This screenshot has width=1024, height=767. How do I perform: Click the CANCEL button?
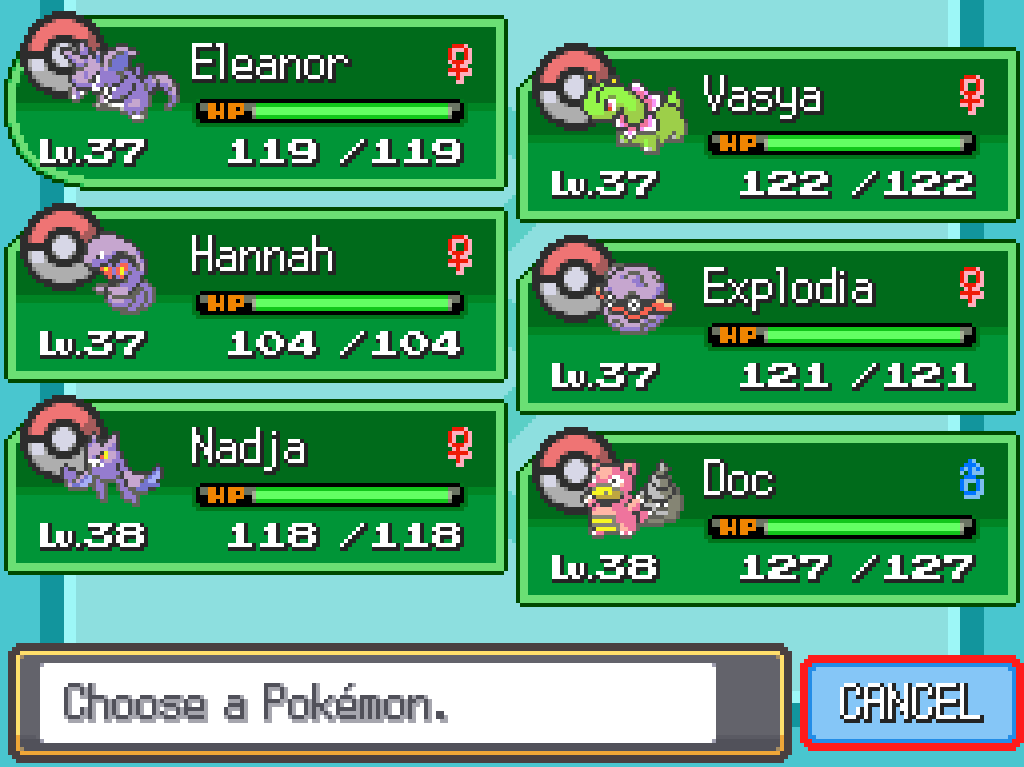pyautogui.click(x=910, y=702)
